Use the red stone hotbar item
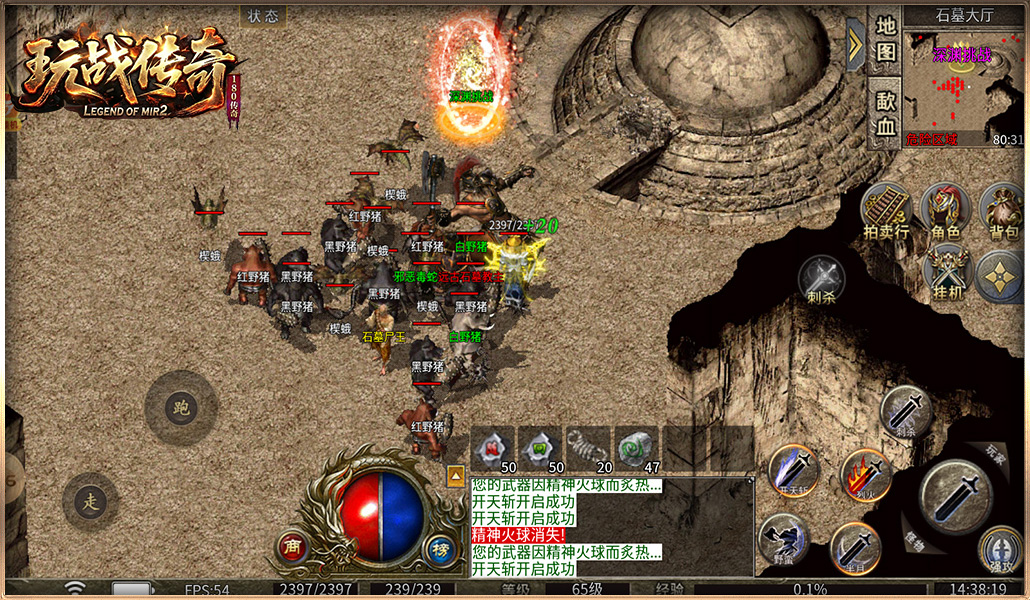The height and width of the screenshot is (600, 1030). coord(493,447)
